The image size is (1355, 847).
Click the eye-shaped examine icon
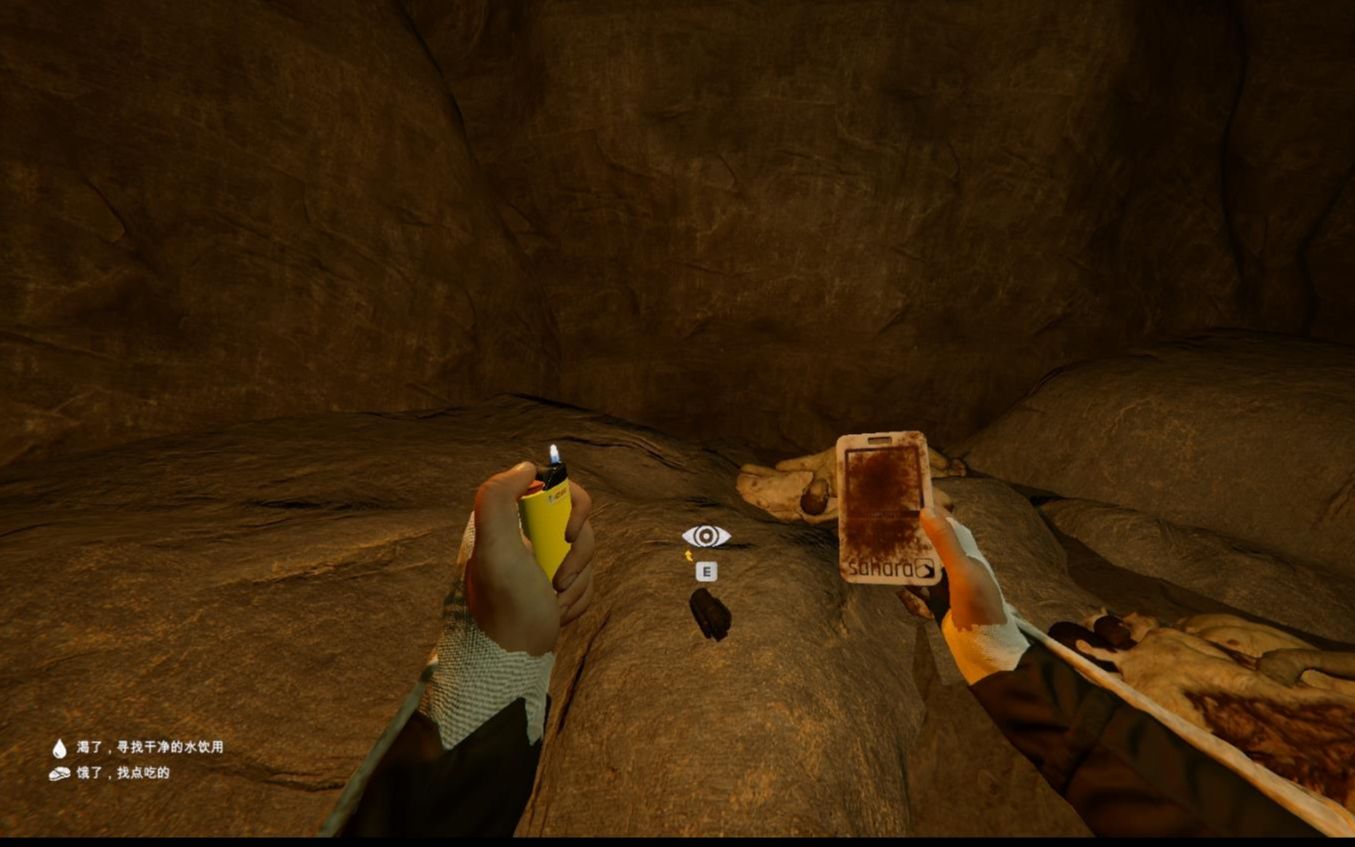click(x=706, y=537)
